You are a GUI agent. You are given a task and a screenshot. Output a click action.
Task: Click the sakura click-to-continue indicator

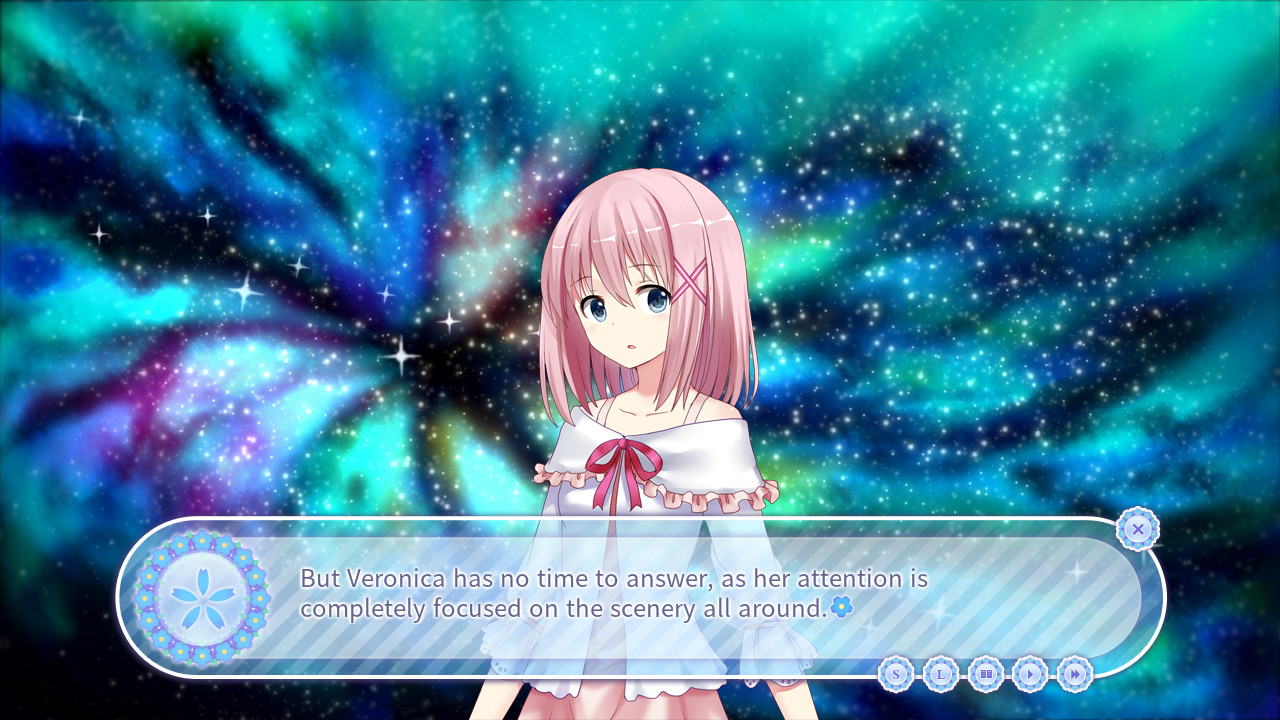tap(843, 605)
